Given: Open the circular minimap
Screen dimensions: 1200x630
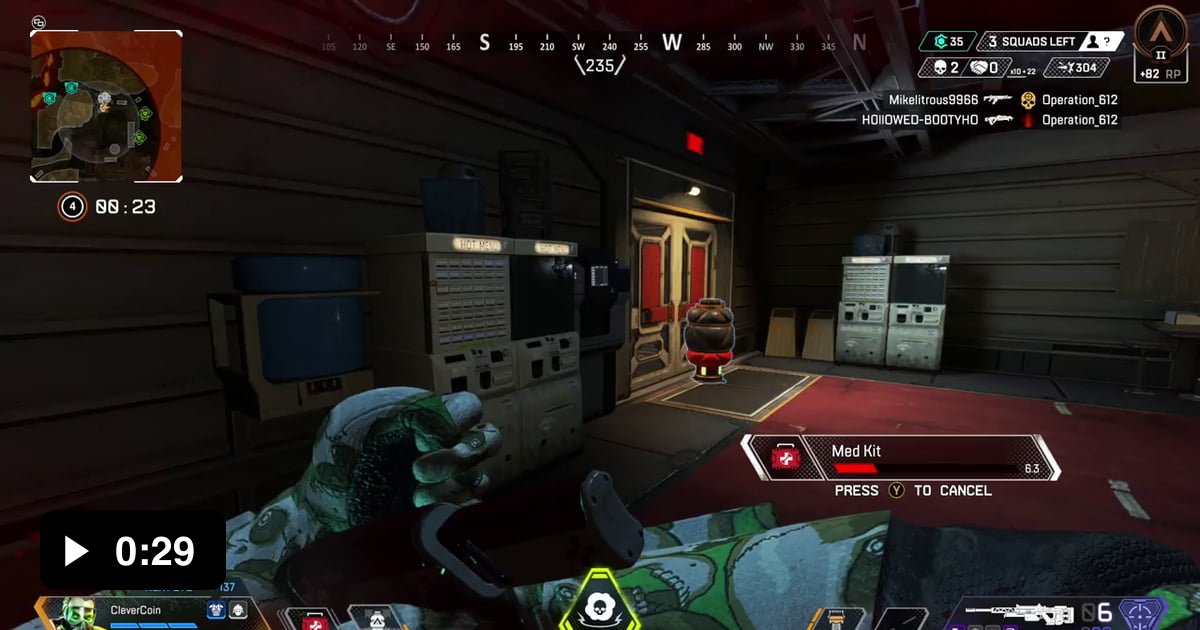Looking at the screenshot, I should 106,106.
